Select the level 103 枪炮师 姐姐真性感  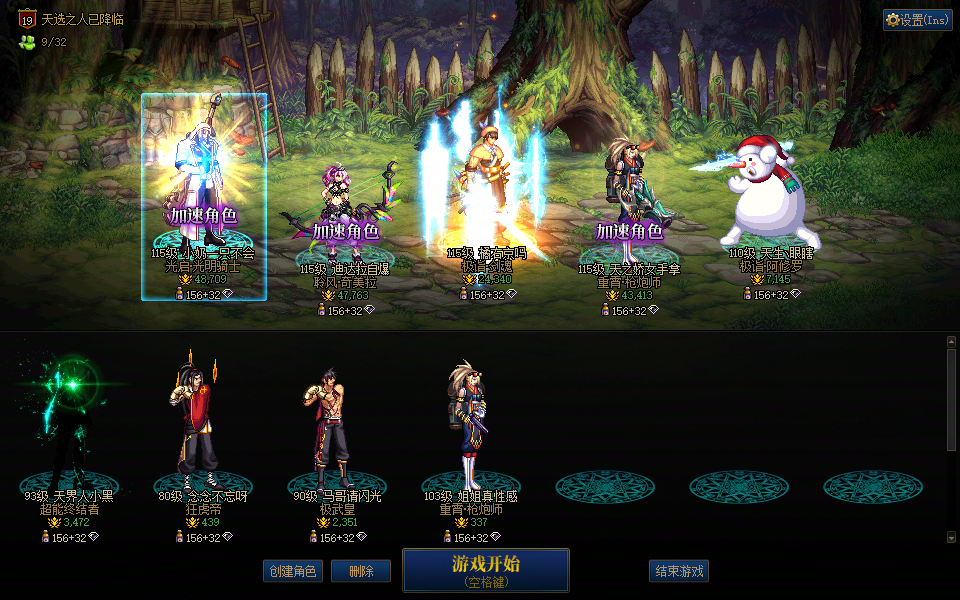pos(470,425)
